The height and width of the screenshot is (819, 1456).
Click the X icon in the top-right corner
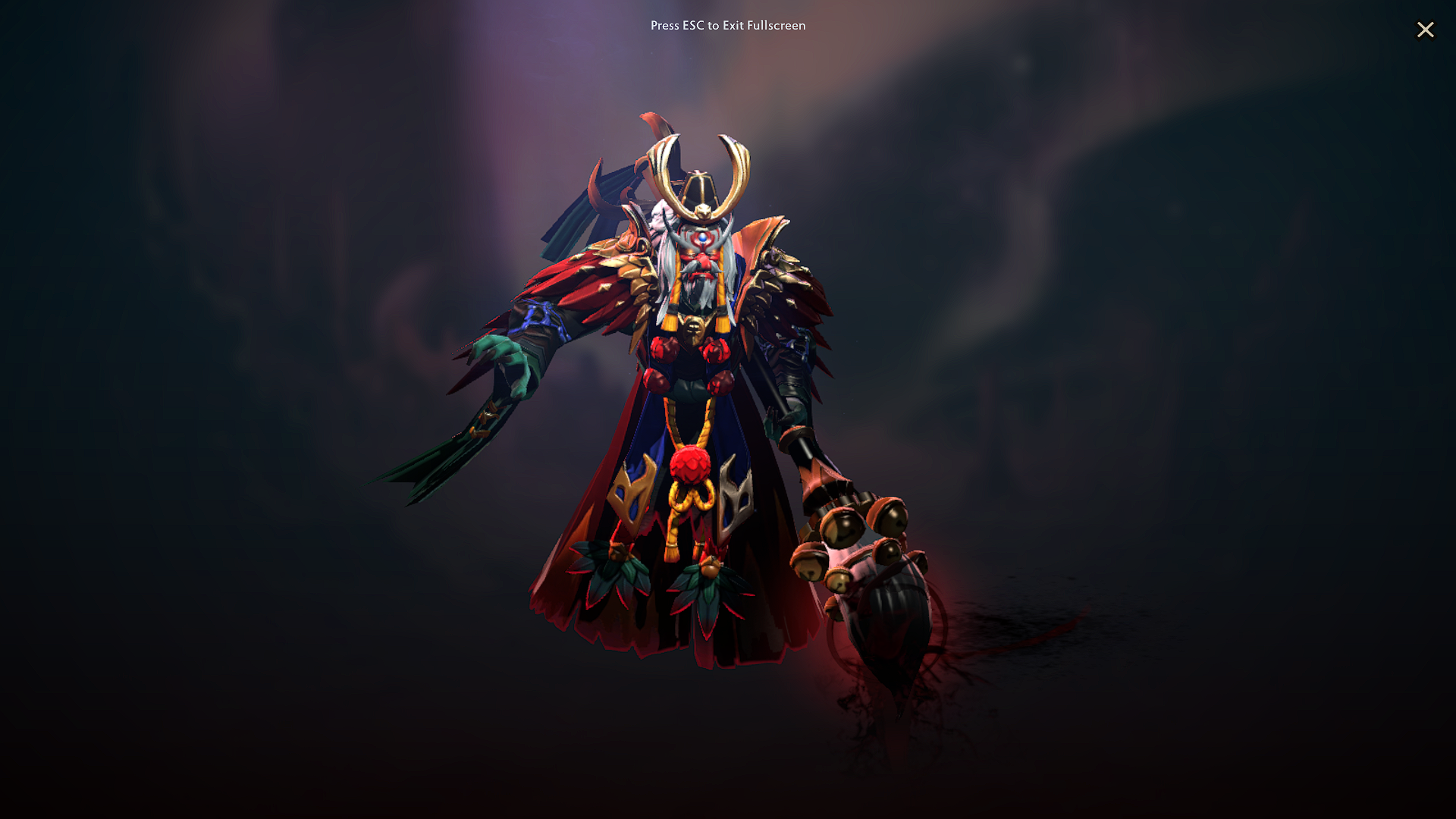[x=1426, y=30]
